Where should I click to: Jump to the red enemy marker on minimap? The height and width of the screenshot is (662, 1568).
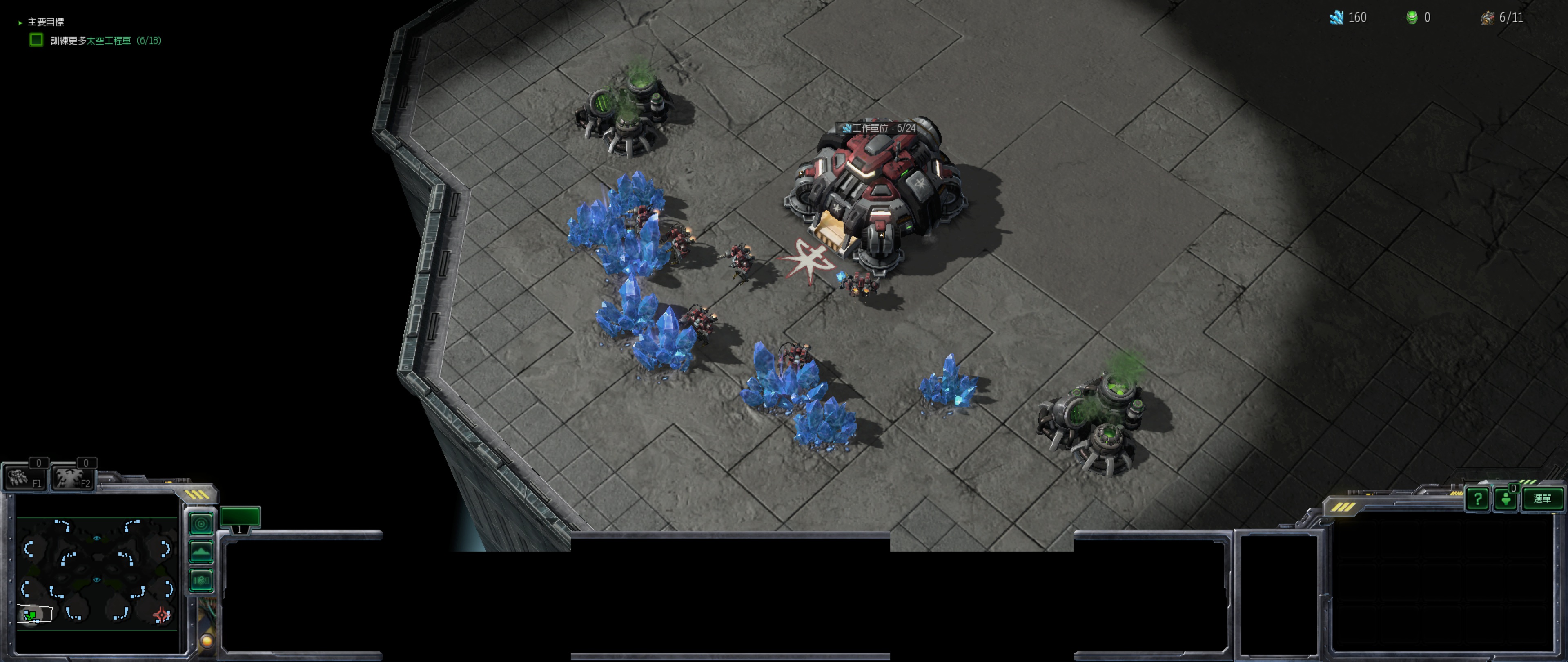(x=161, y=615)
